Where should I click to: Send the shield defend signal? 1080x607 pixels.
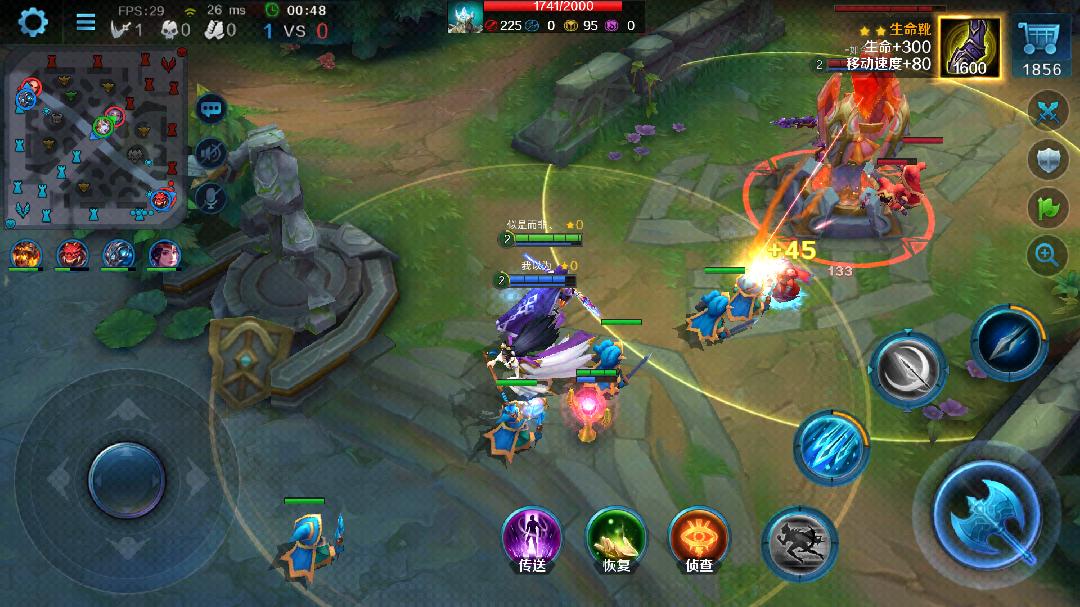point(1047,160)
